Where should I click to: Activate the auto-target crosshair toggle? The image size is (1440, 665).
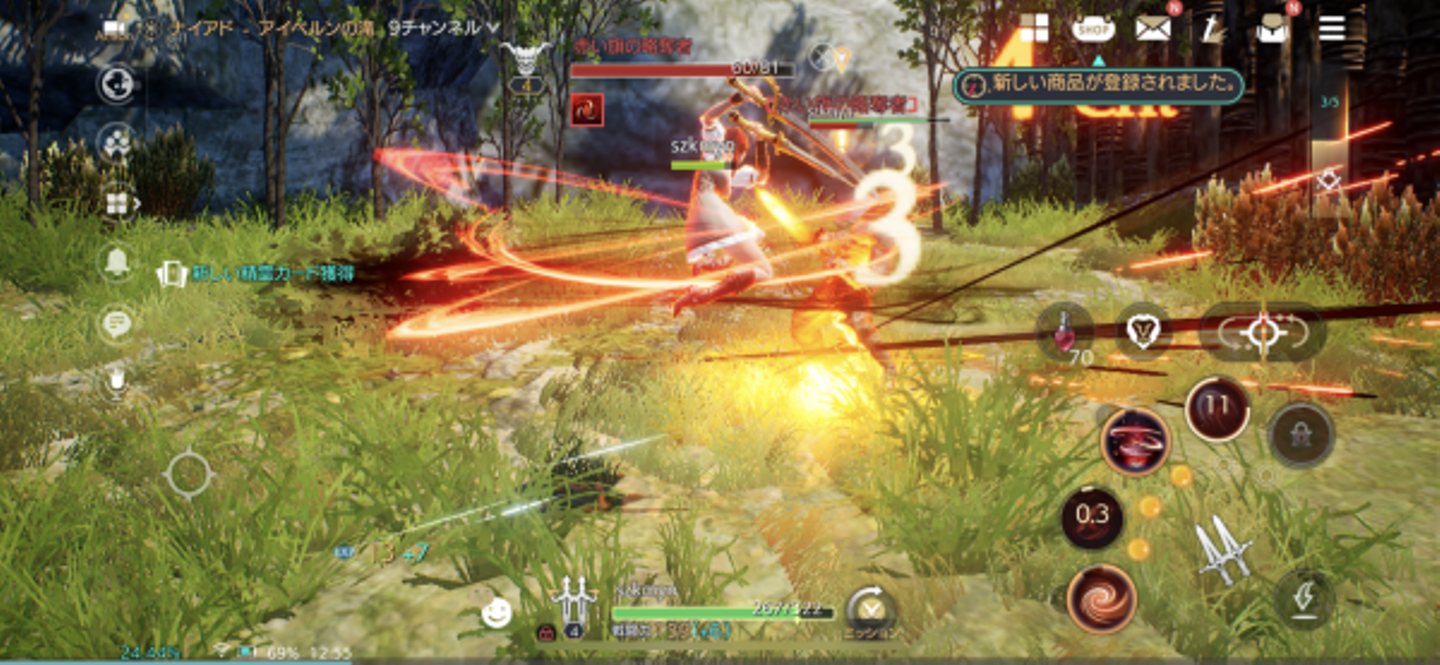pyautogui.click(x=1262, y=332)
